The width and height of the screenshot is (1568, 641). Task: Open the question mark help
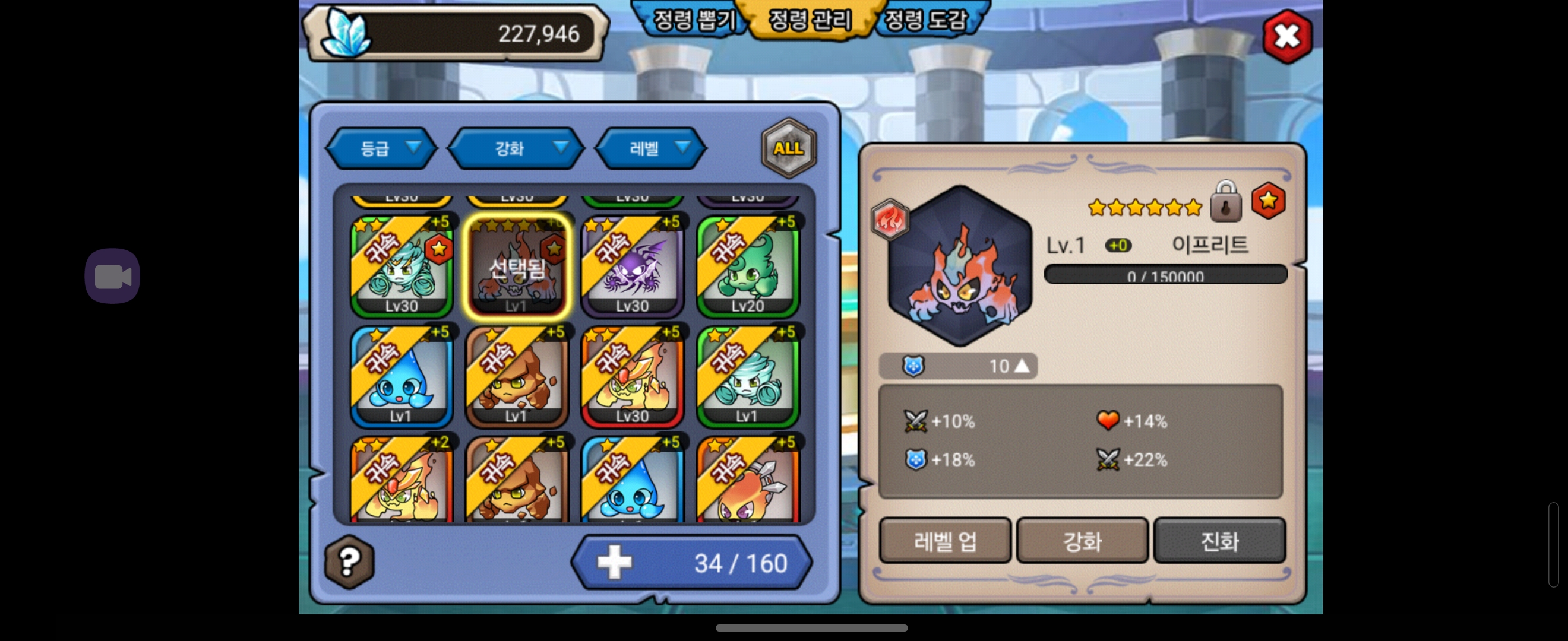(x=349, y=562)
